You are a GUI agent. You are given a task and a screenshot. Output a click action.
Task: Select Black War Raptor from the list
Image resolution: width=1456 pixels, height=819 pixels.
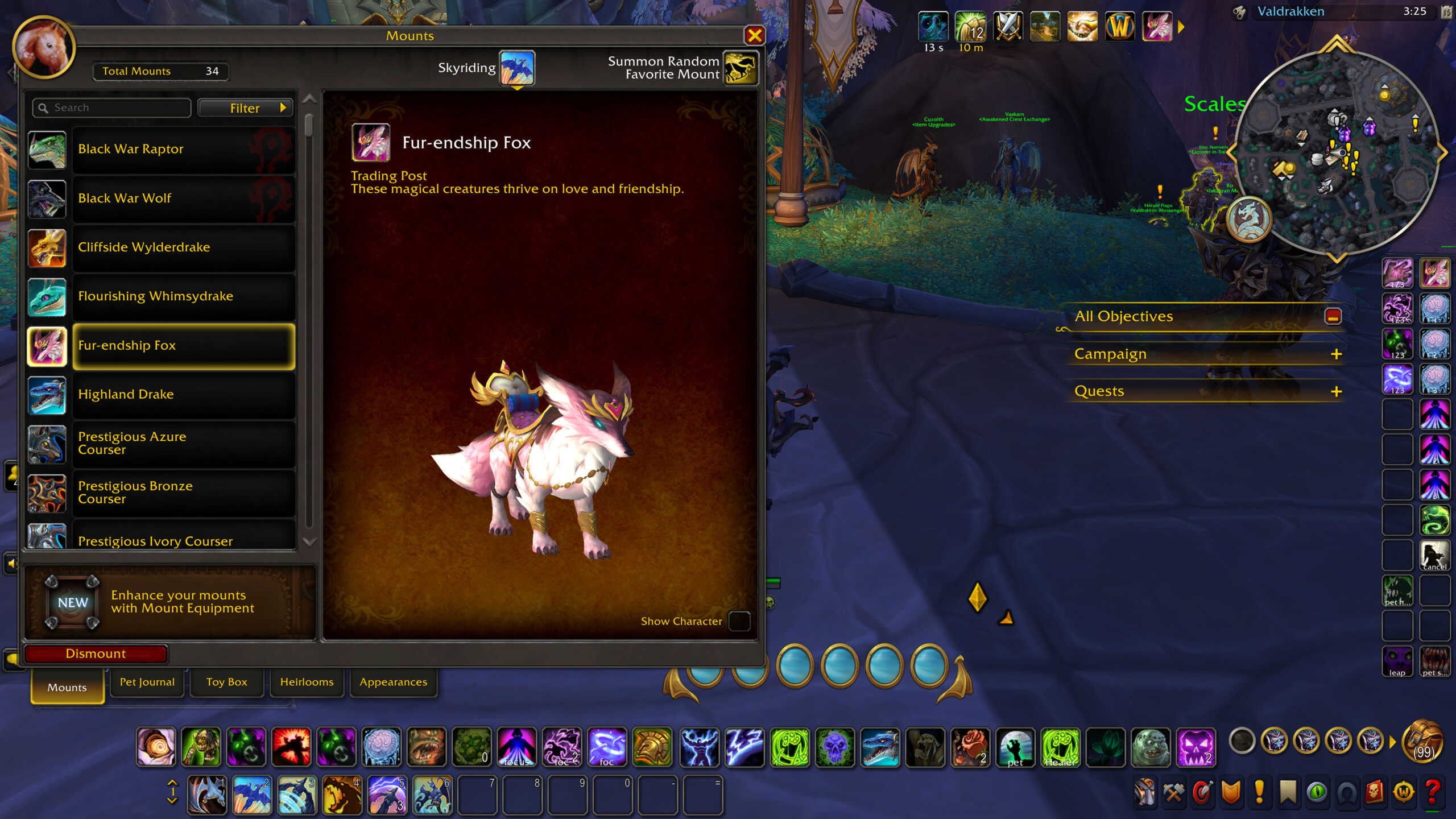(x=183, y=150)
